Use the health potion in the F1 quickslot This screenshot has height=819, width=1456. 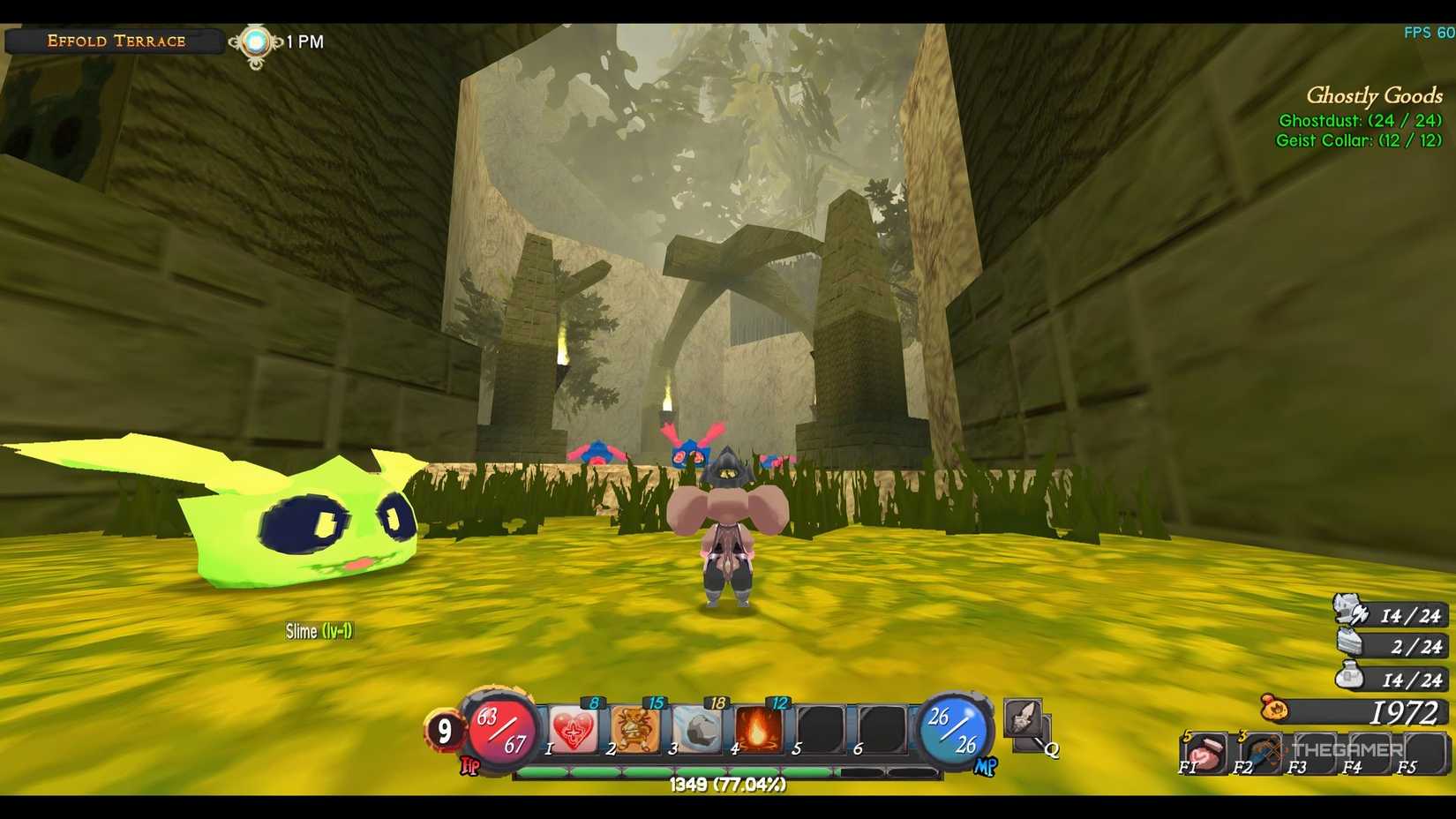point(1205,754)
